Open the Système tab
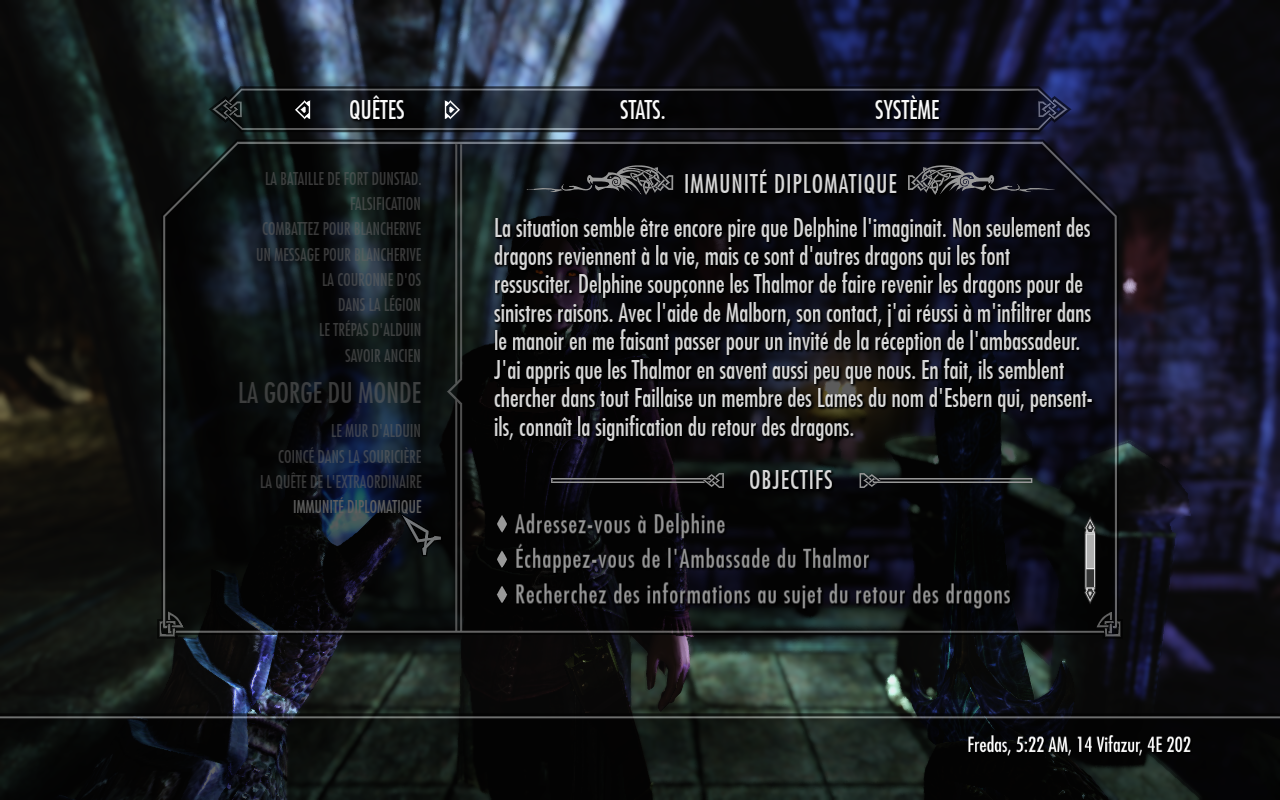1280x800 pixels. click(906, 110)
